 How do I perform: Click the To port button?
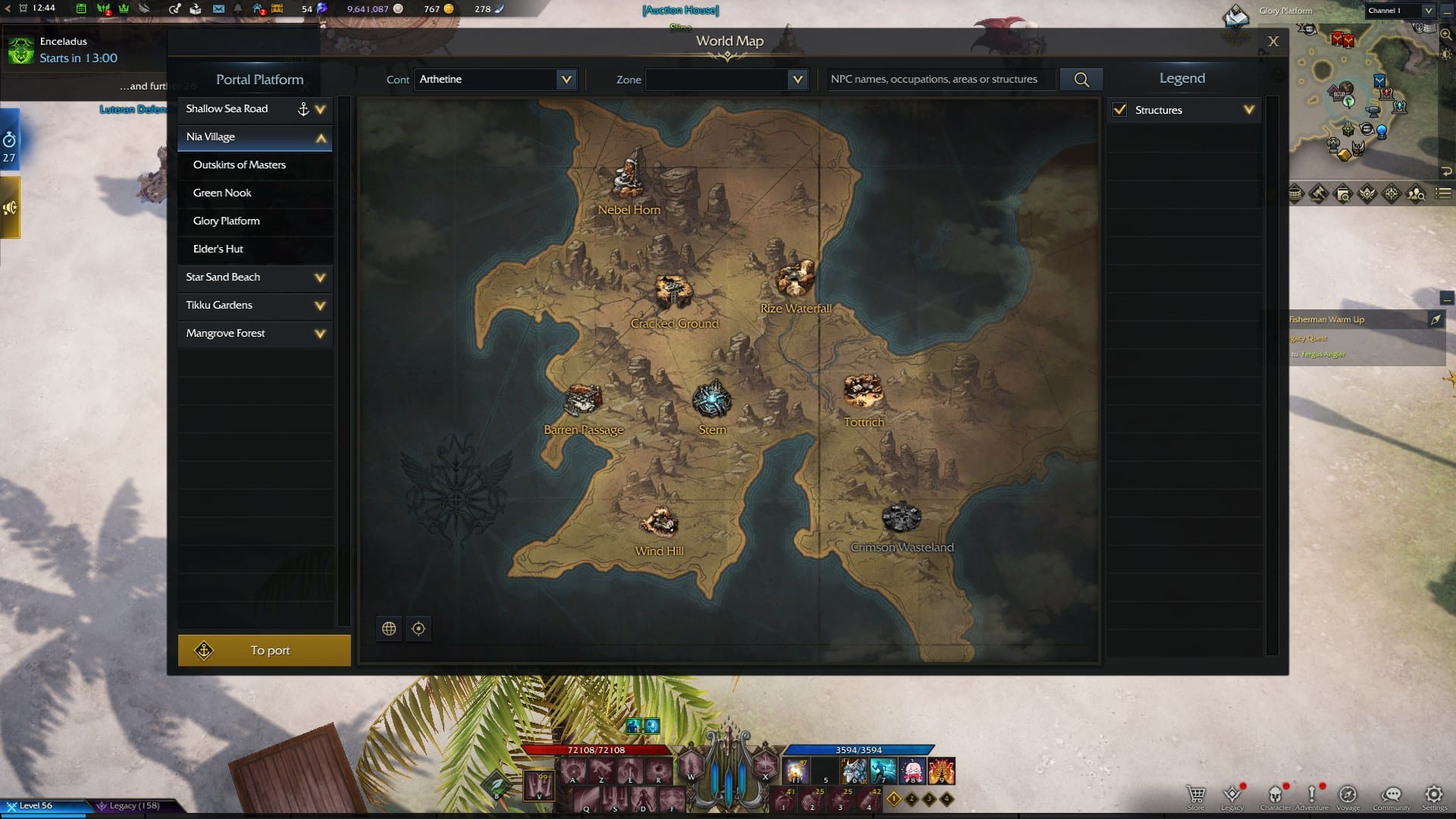(264, 651)
